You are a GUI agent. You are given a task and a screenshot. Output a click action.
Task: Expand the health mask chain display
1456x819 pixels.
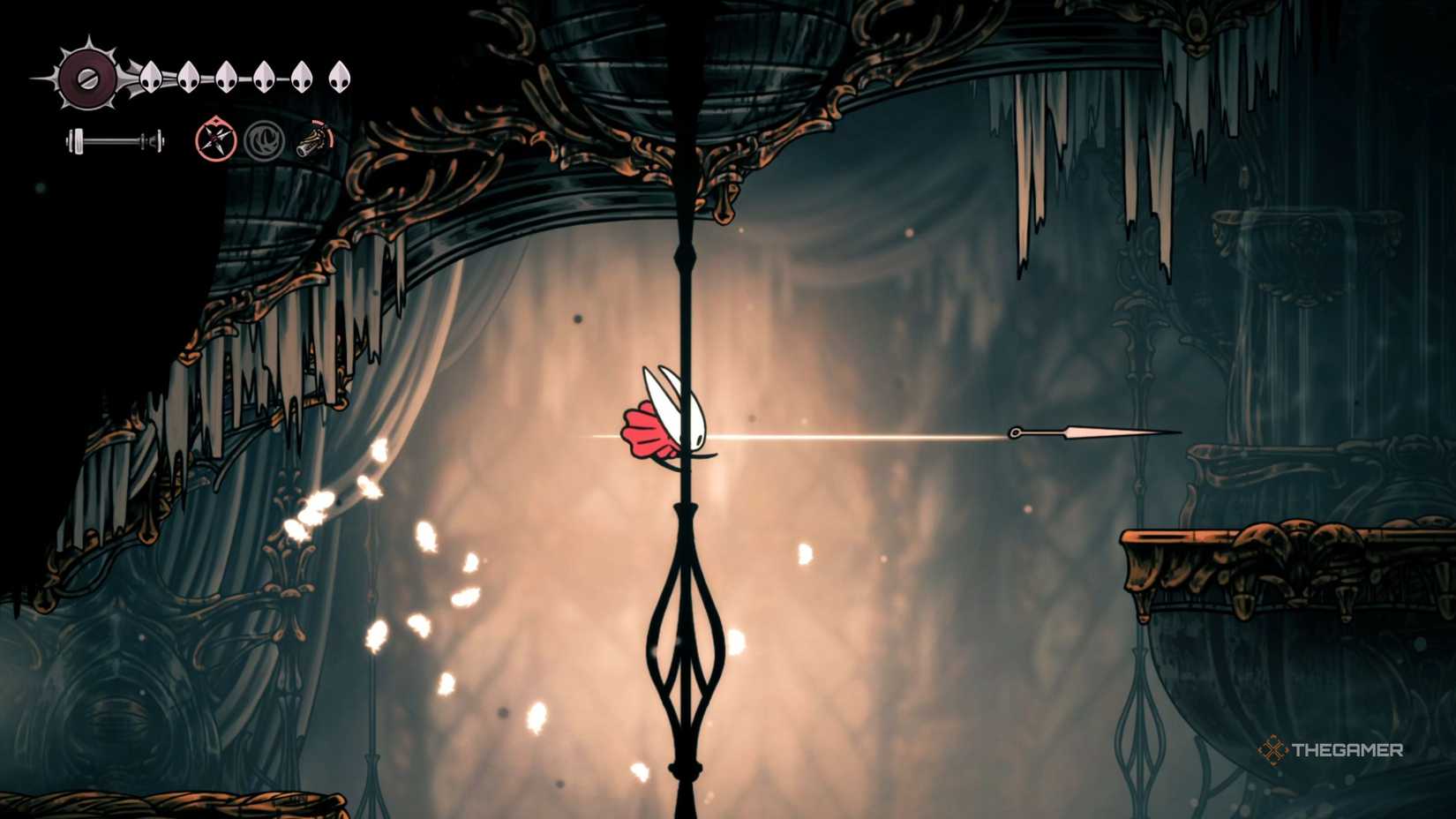[x=243, y=77]
